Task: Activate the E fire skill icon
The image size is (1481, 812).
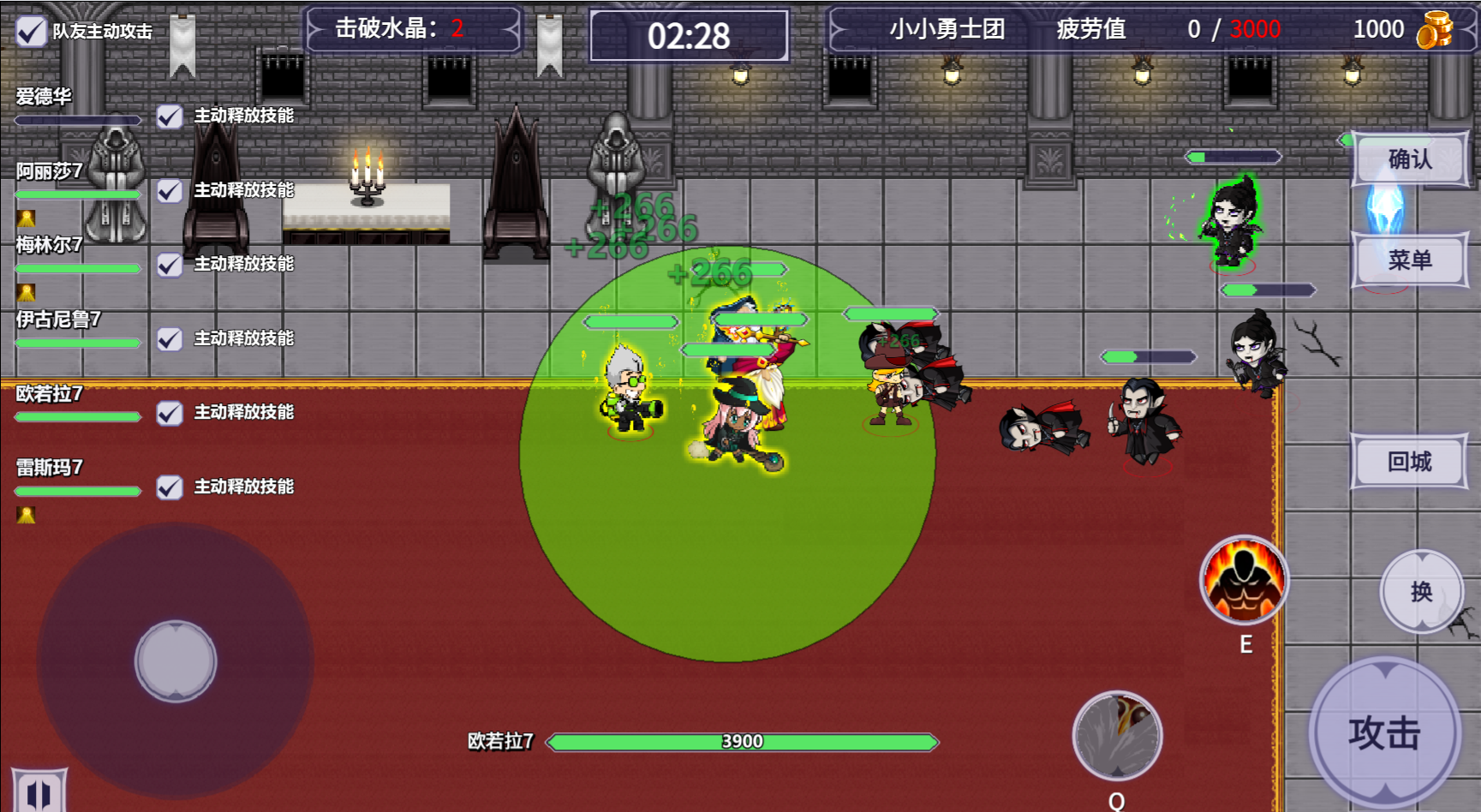Action: coord(1245,582)
